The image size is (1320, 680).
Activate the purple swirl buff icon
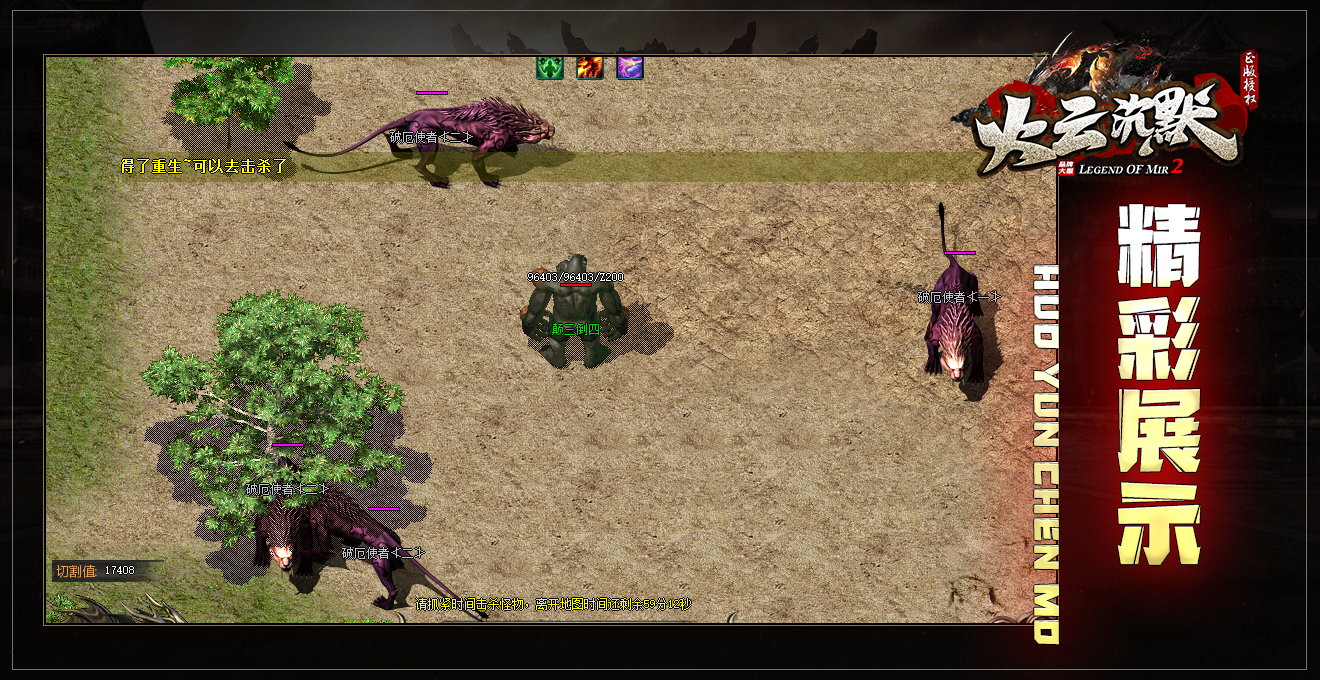point(630,68)
